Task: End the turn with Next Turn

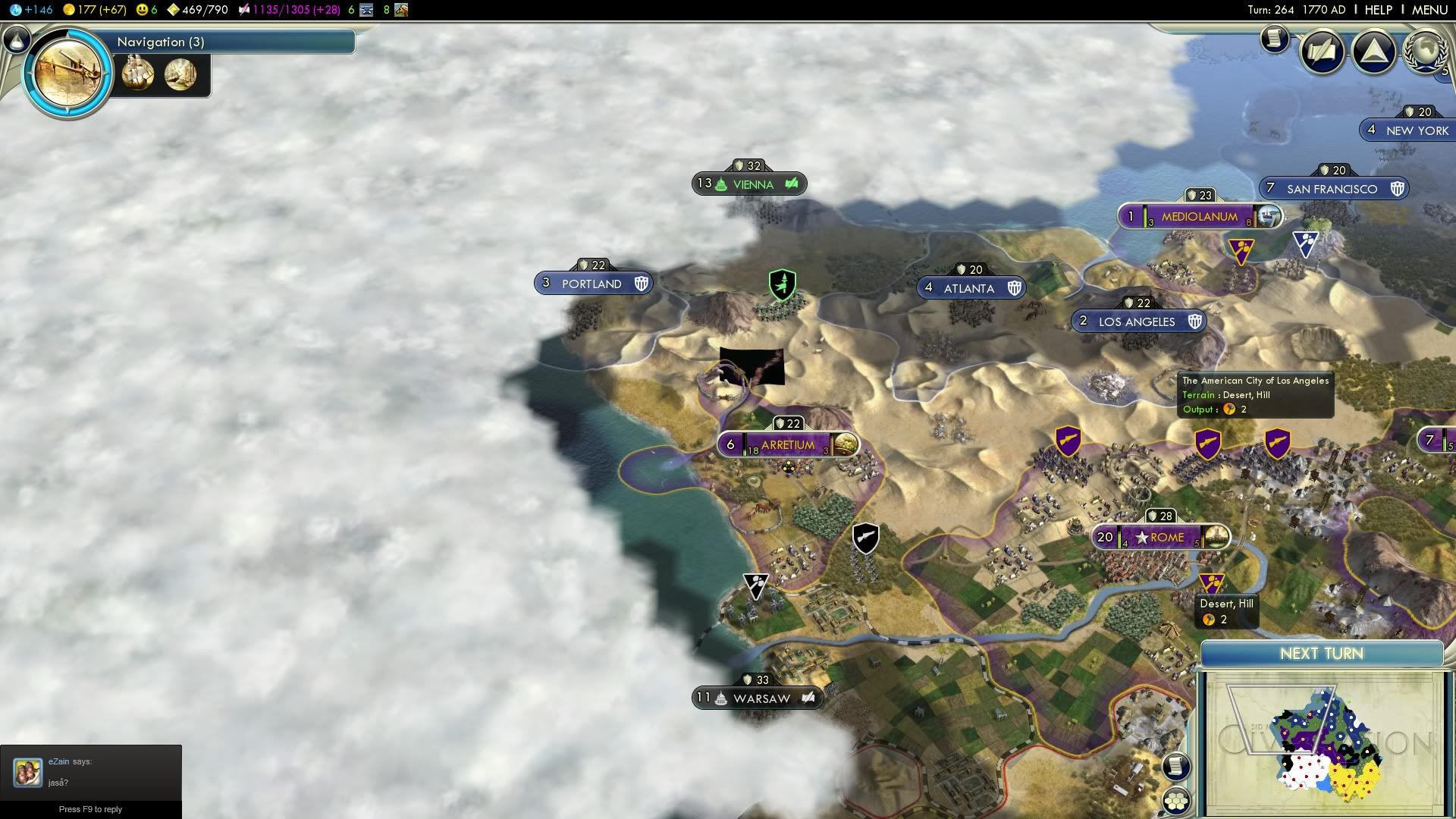Action: [1321, 654]
